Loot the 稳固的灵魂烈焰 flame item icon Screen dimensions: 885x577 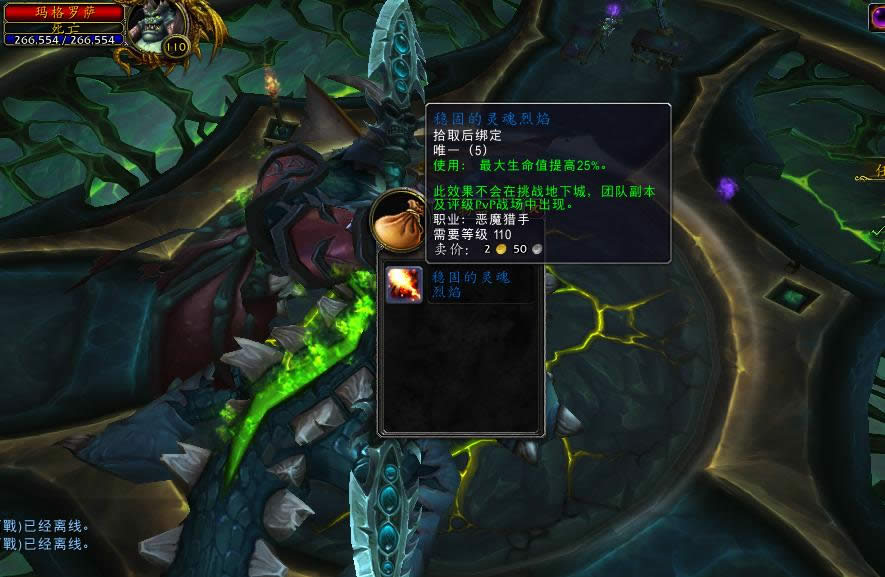point(404,285)
